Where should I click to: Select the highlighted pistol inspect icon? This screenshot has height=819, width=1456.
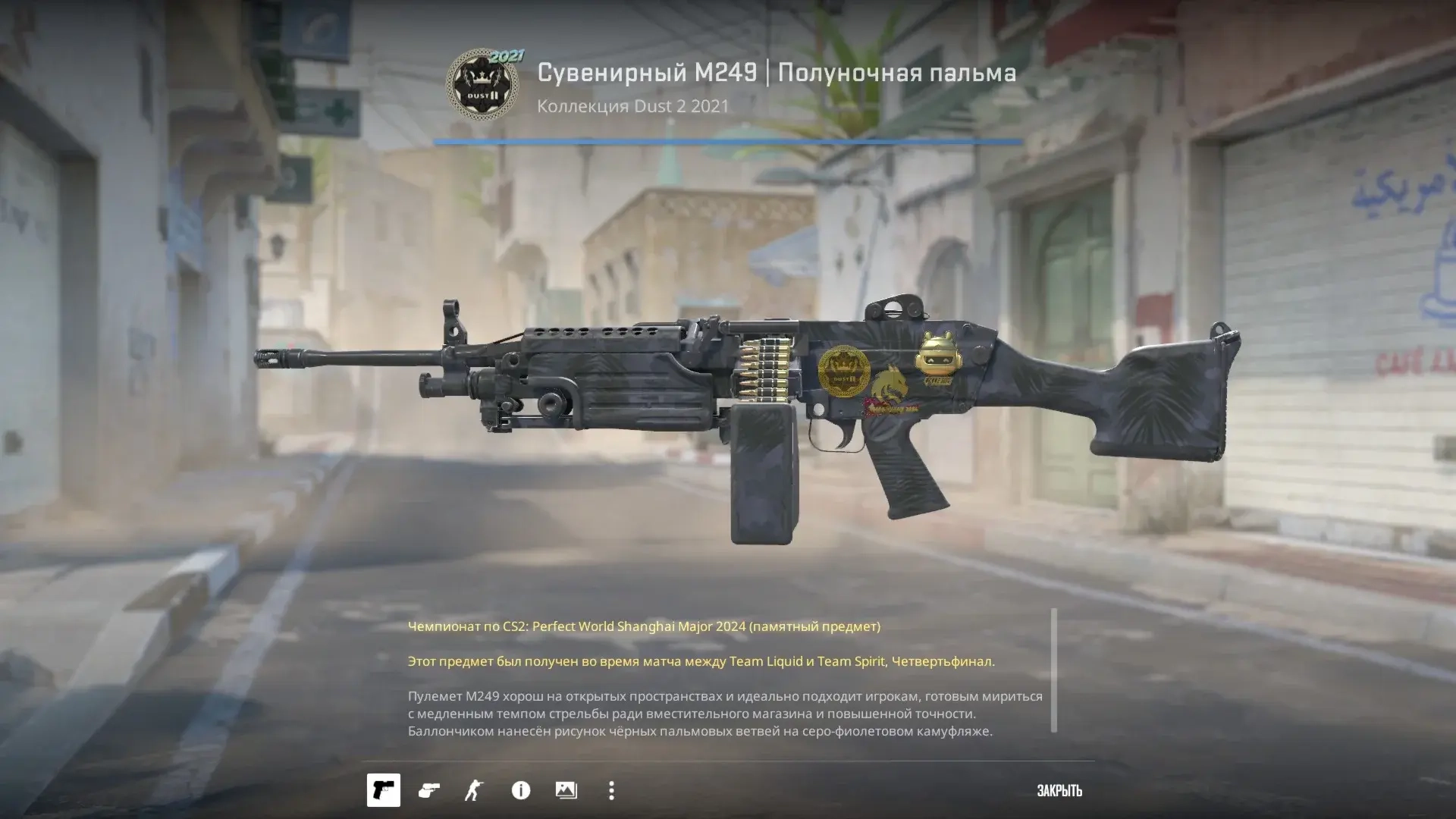click(x=383, y=791)
